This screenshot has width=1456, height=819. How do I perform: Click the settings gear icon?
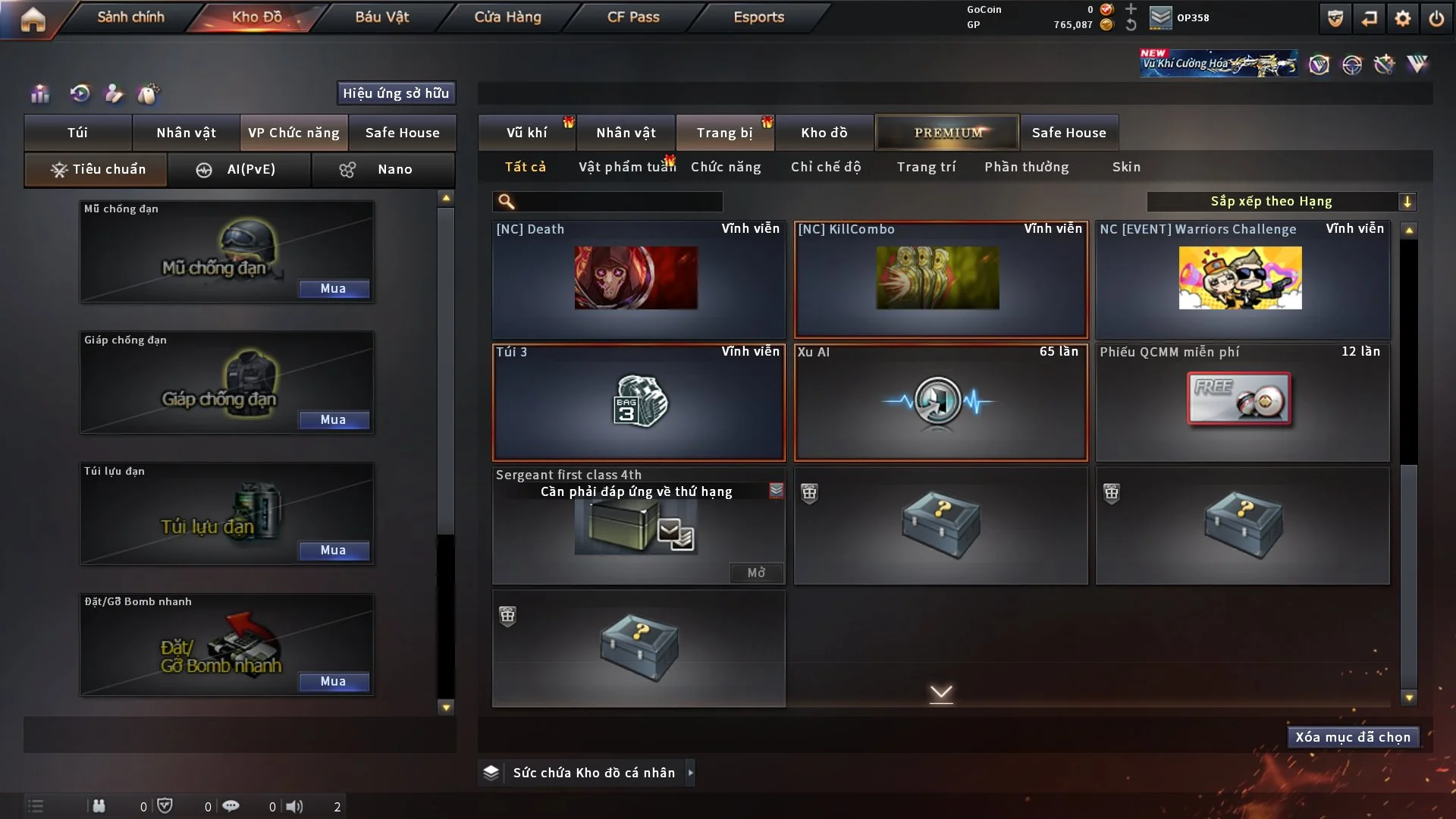pyautogui.click(x=1403, y=18)
